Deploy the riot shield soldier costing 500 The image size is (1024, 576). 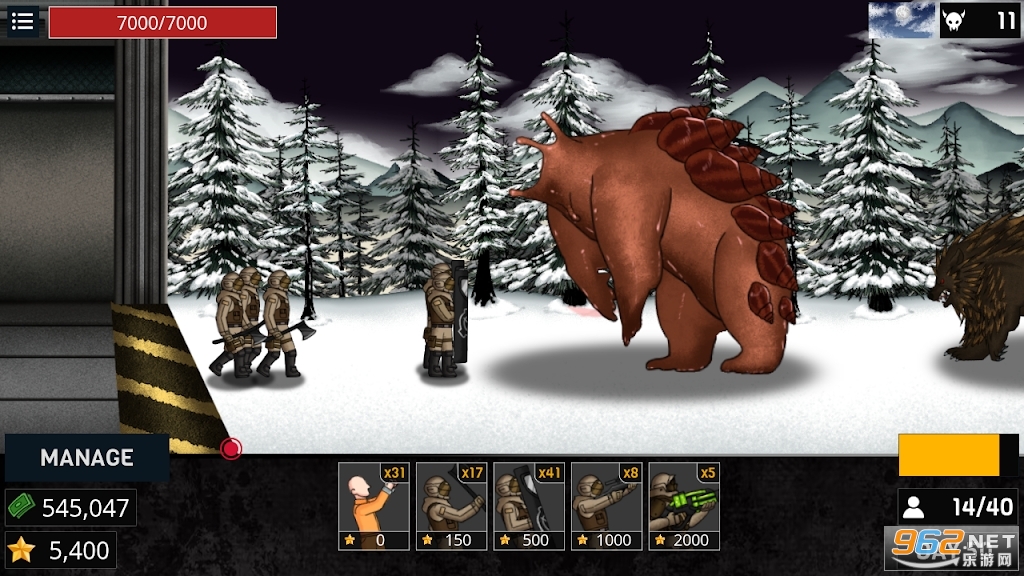point(529,506)
